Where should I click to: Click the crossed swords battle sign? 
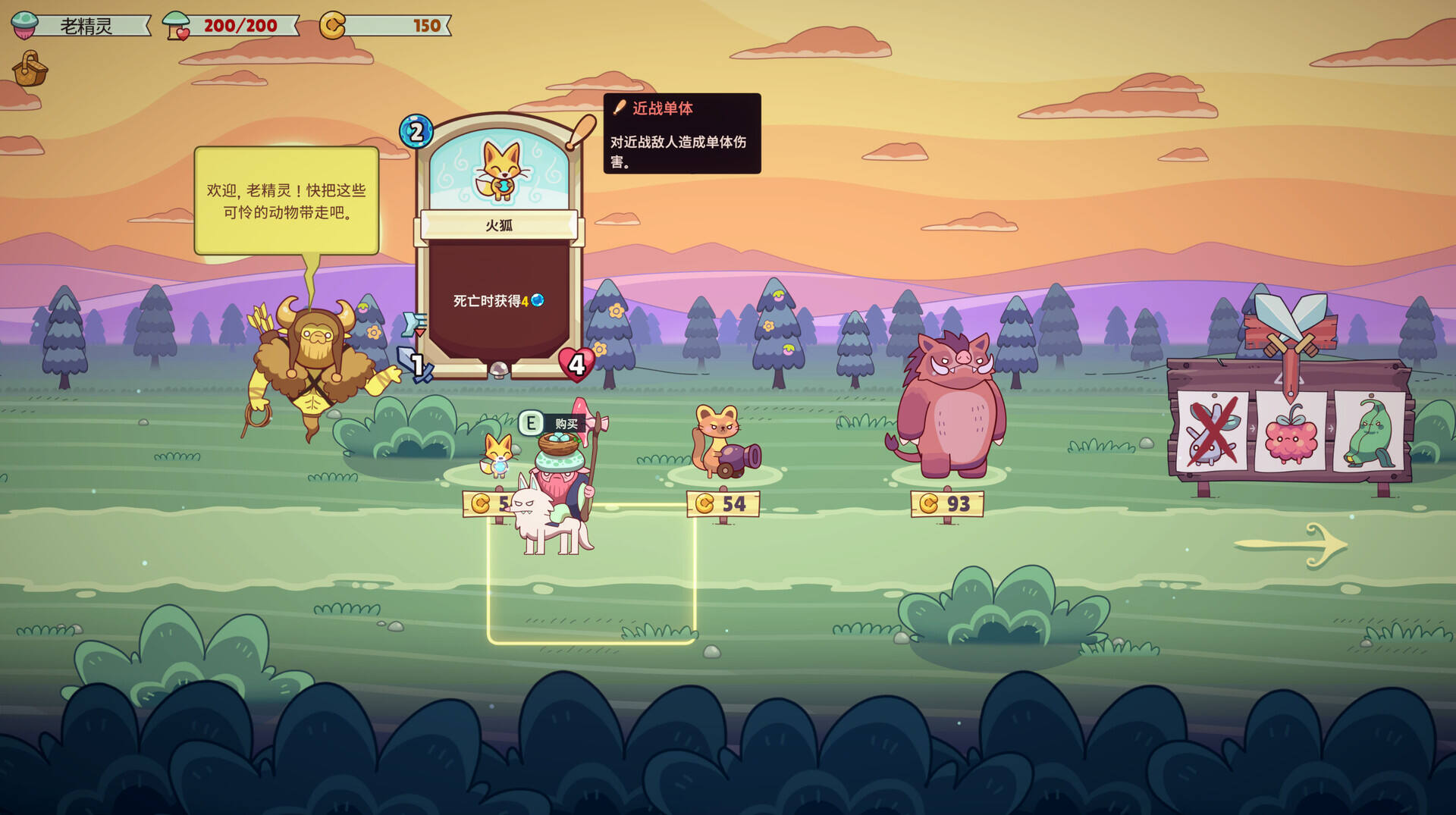[1289, 326]
